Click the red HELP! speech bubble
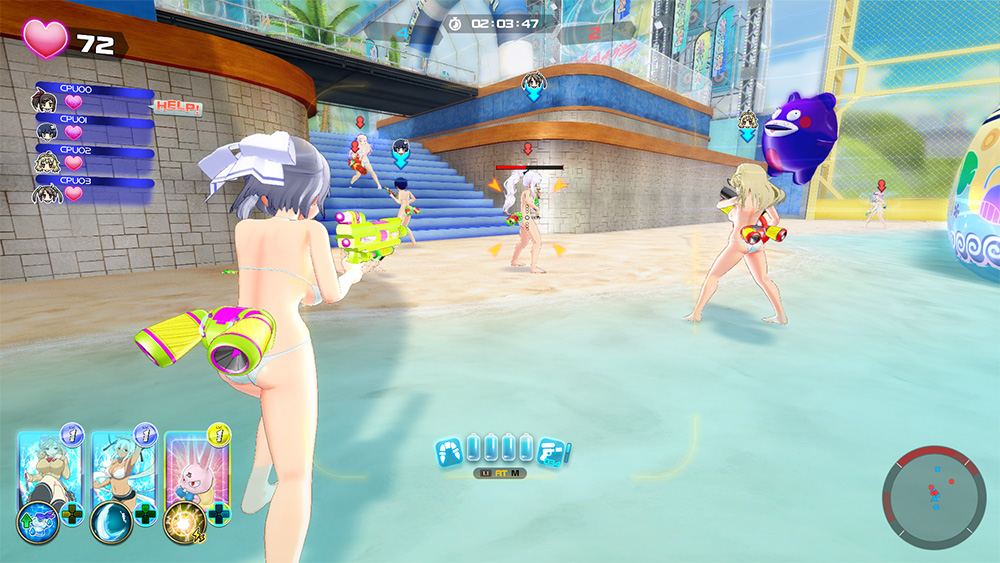 [x=178, y=108]
